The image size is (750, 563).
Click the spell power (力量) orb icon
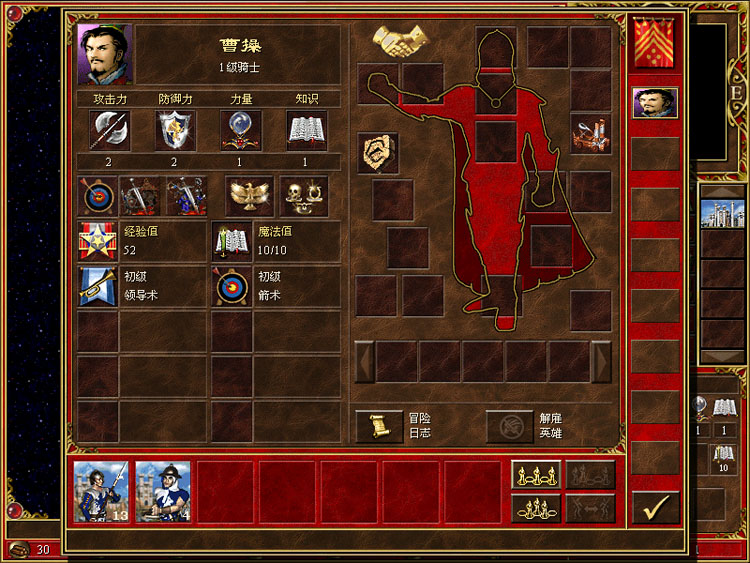tap(241, 130)
